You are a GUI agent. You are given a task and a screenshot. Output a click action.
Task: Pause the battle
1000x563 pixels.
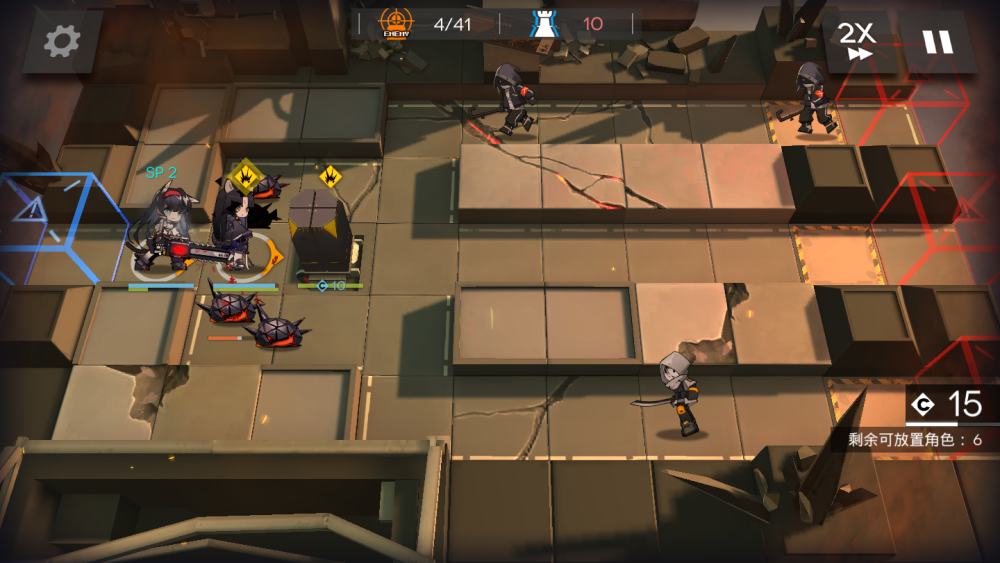(937, 42)
